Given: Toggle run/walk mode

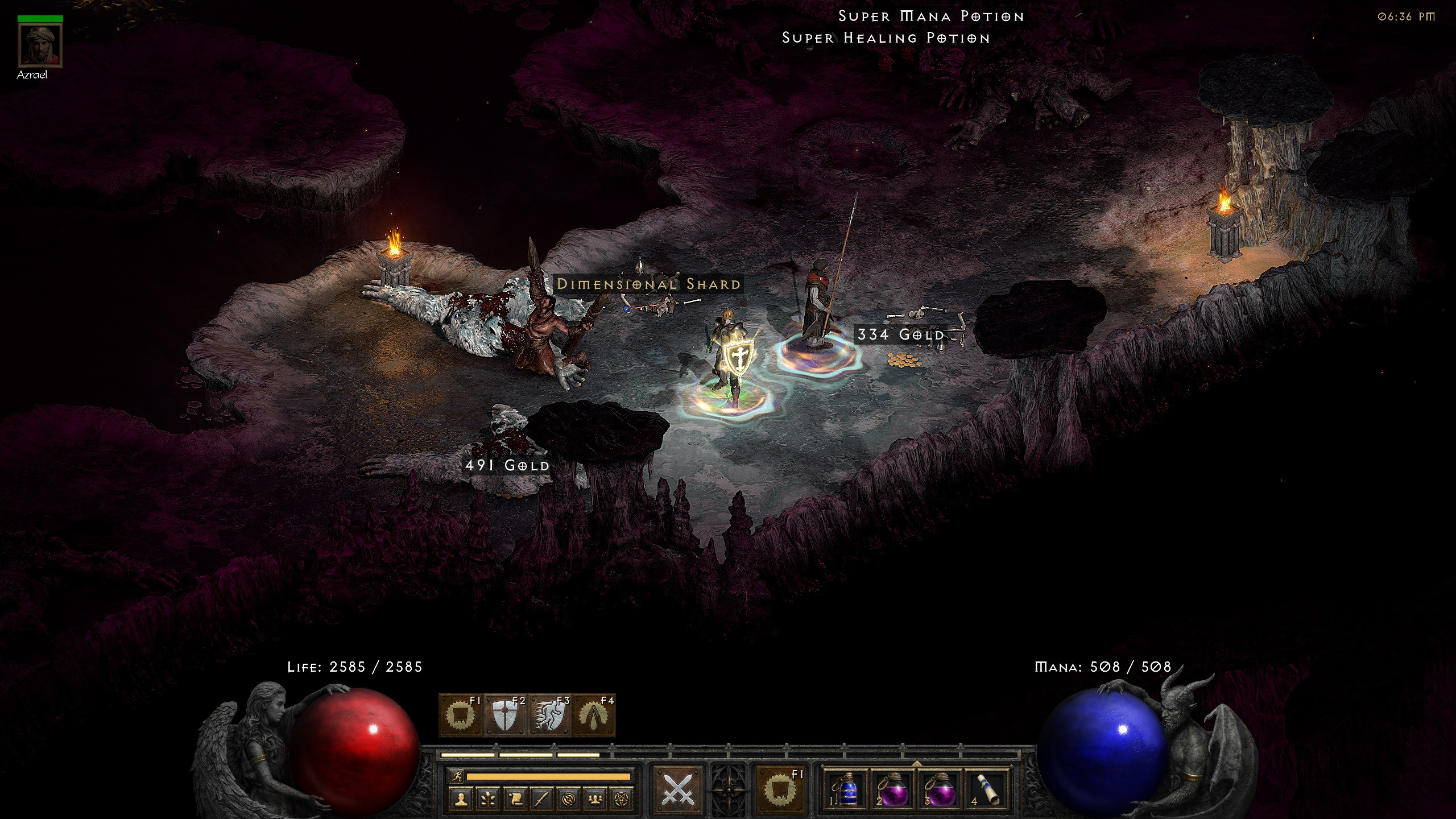Looking at the screenshot, I should point(457,776).
